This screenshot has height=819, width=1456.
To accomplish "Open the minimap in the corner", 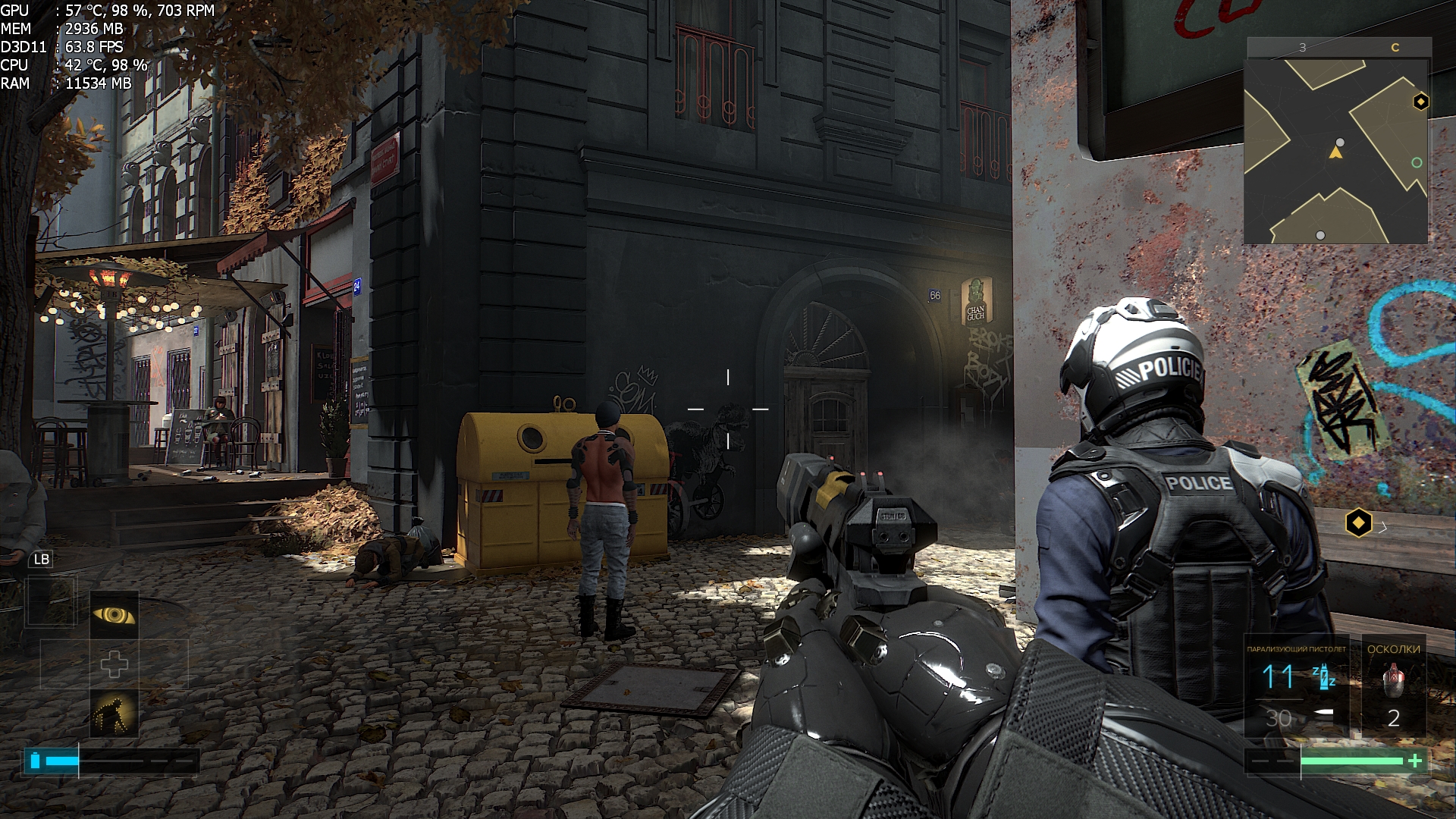I will point(1336,150).
